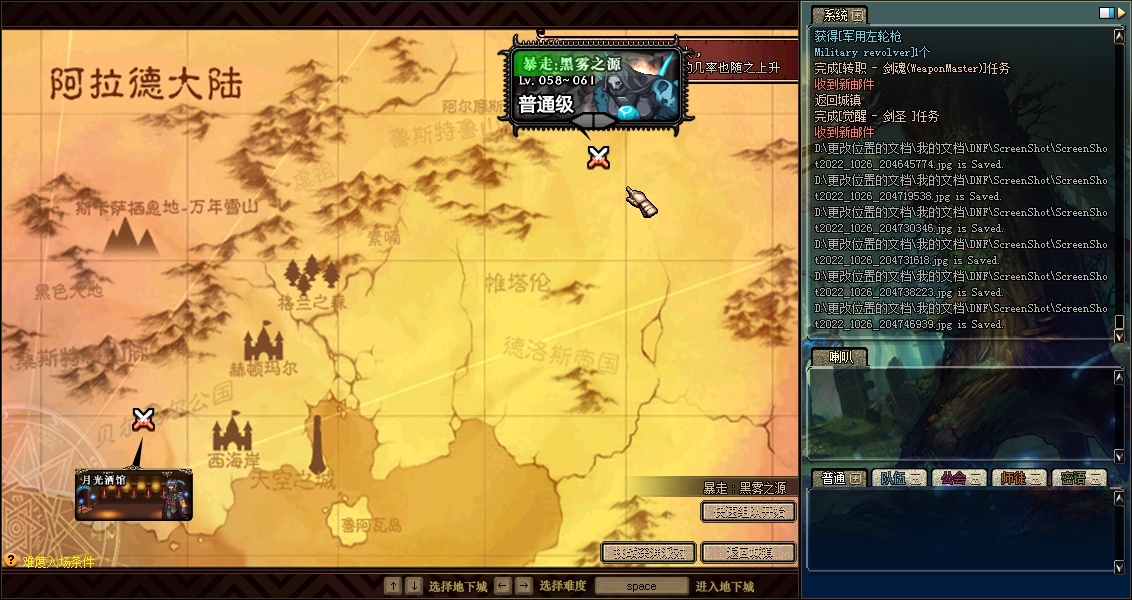Select the 暴走:黑雾之源 dungeon card
The image size is (1132, 600).
click(x=595, y=85)
